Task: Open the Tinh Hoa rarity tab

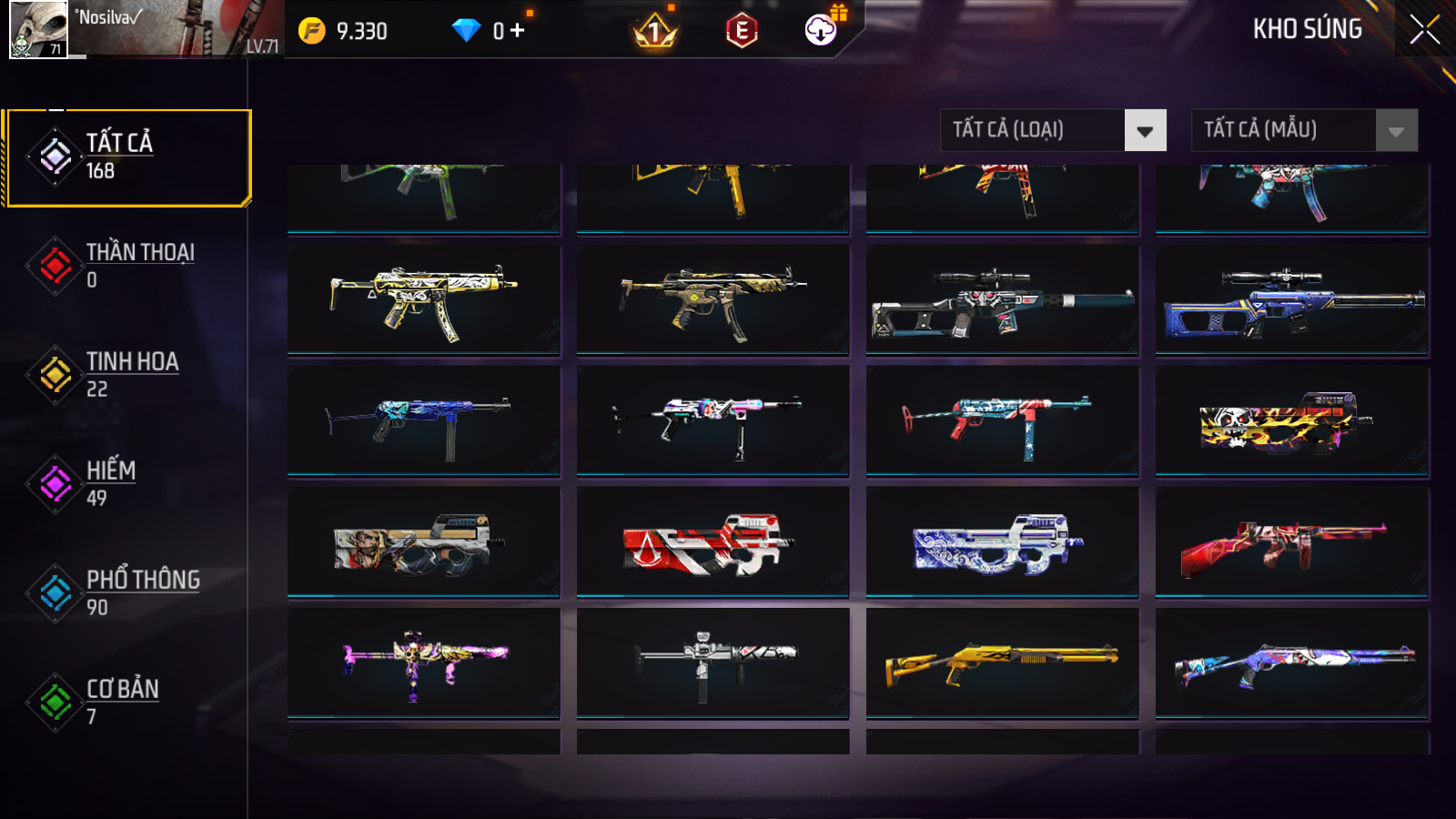Action: pos(127,375)
